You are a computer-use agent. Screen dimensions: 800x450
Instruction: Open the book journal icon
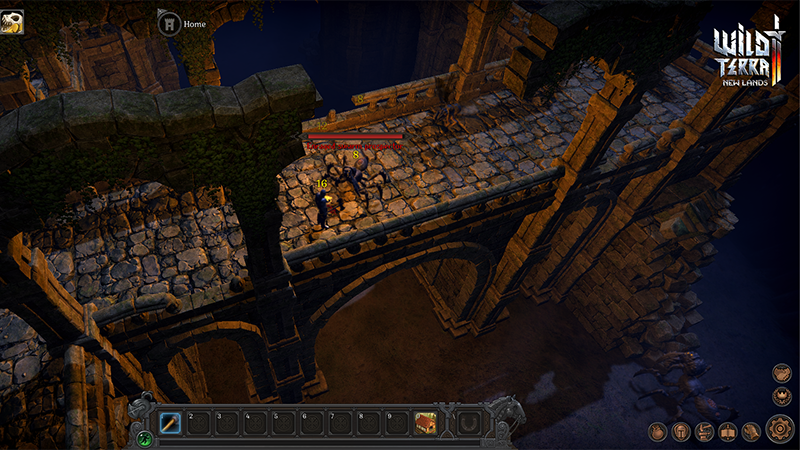727,432
